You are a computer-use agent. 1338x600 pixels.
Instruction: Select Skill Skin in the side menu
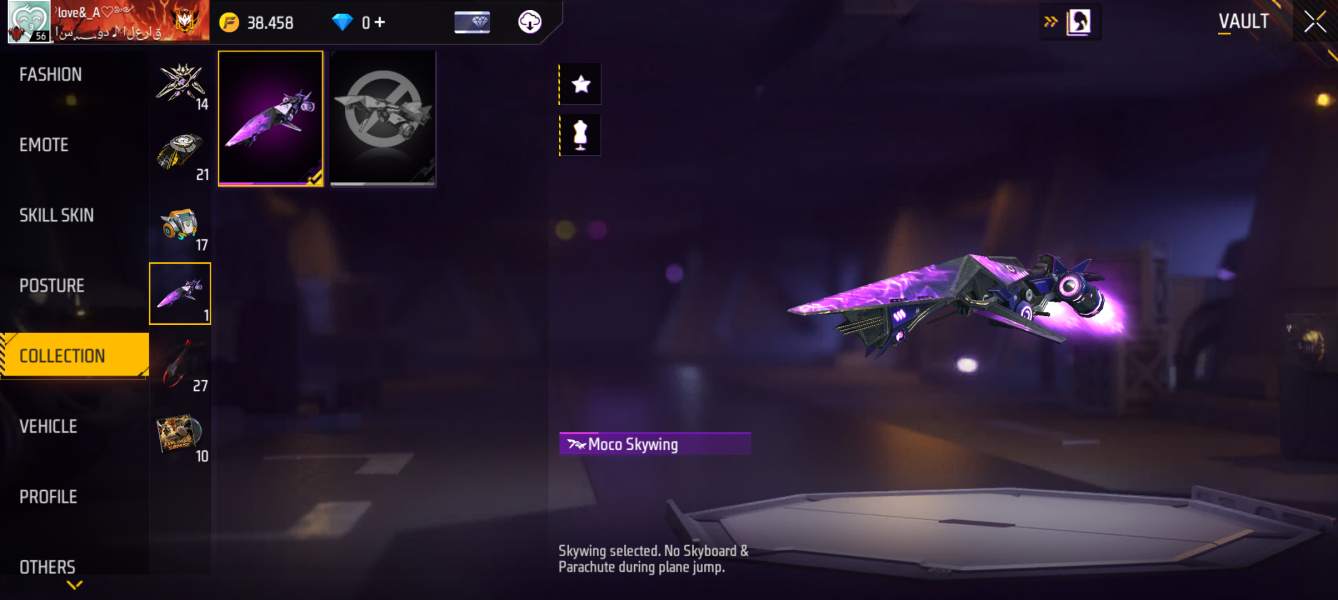coord(56,215)
